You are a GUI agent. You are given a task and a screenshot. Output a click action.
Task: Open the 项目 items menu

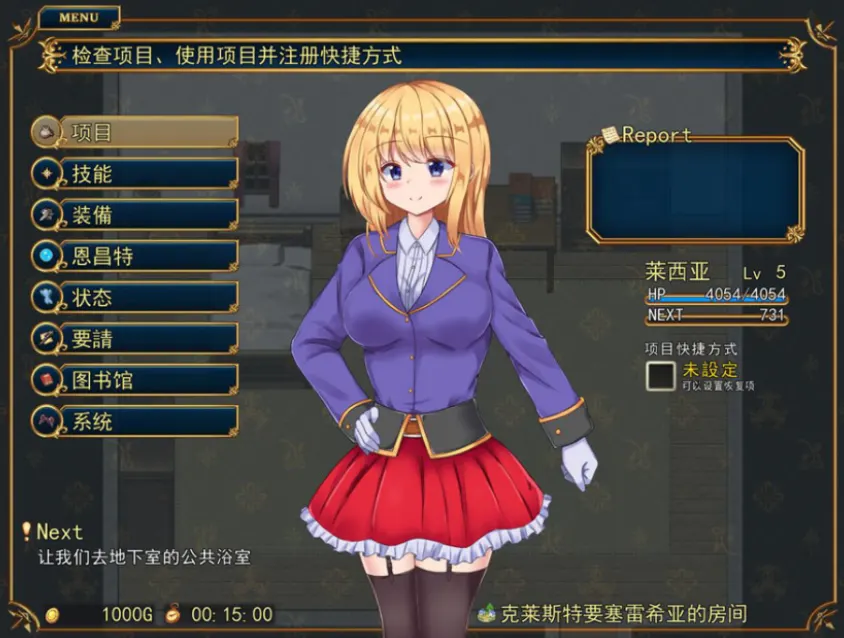point(135,132)
